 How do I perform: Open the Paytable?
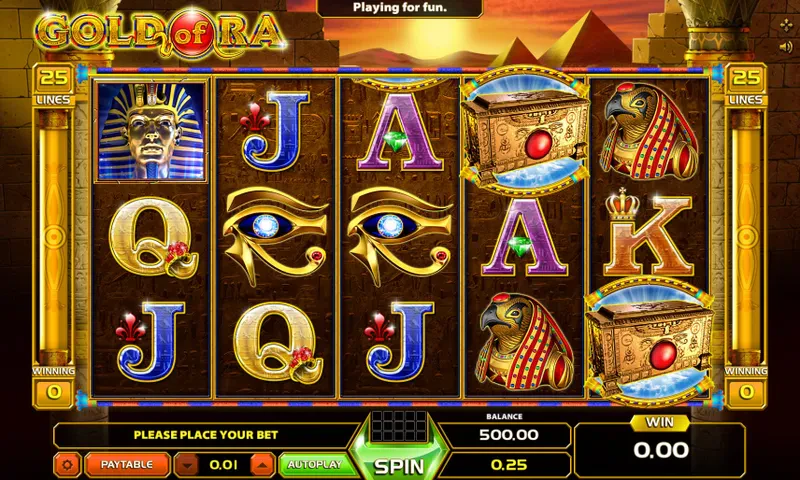[127, 464]
